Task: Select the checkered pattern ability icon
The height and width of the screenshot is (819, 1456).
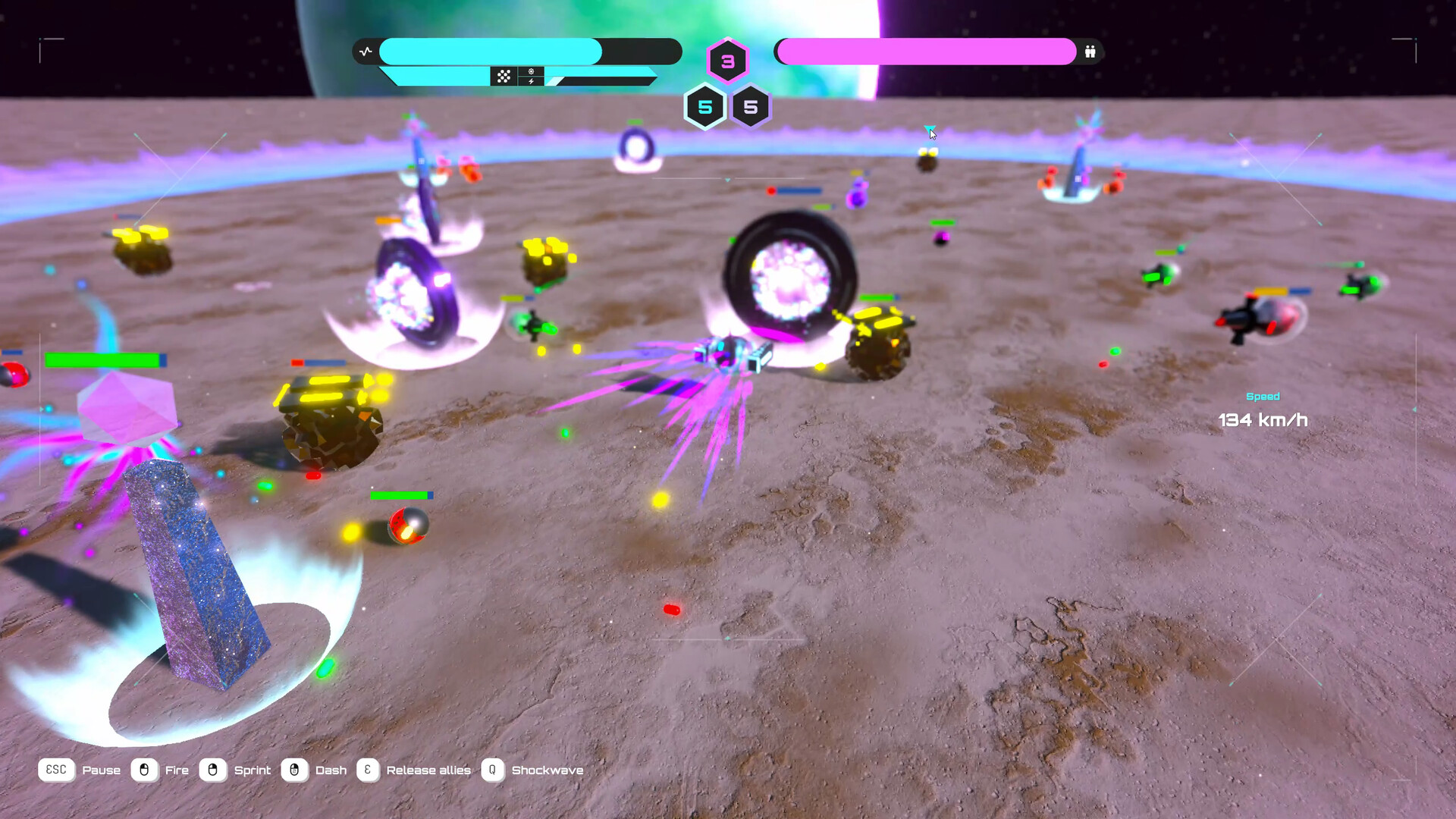Action: tap(504, 76)
